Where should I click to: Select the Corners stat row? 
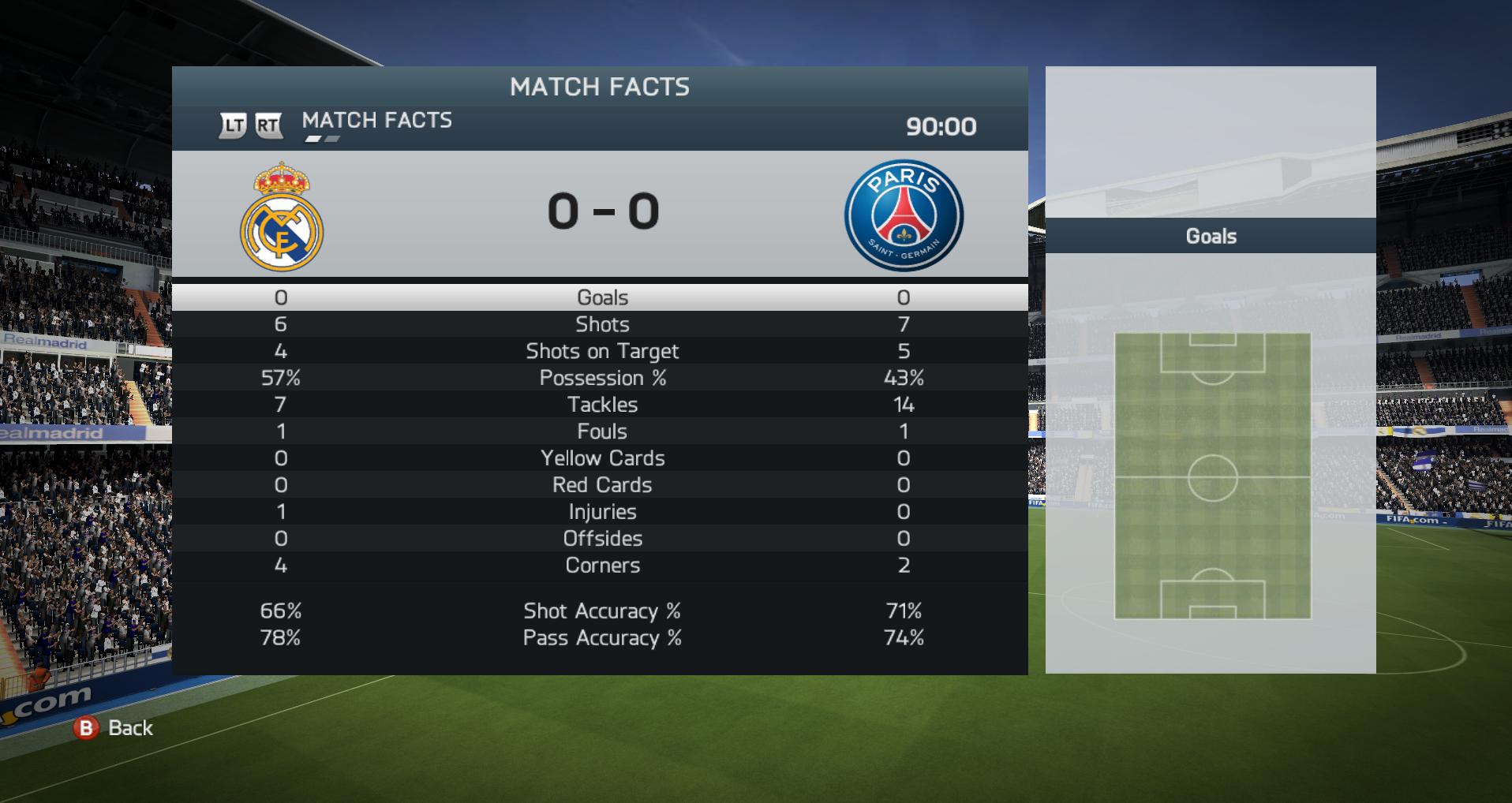point(601,566)
